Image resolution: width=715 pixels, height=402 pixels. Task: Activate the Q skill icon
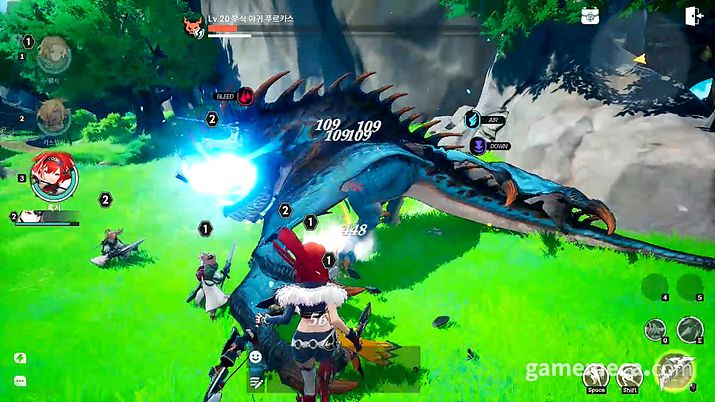click(x=654, y=328)
